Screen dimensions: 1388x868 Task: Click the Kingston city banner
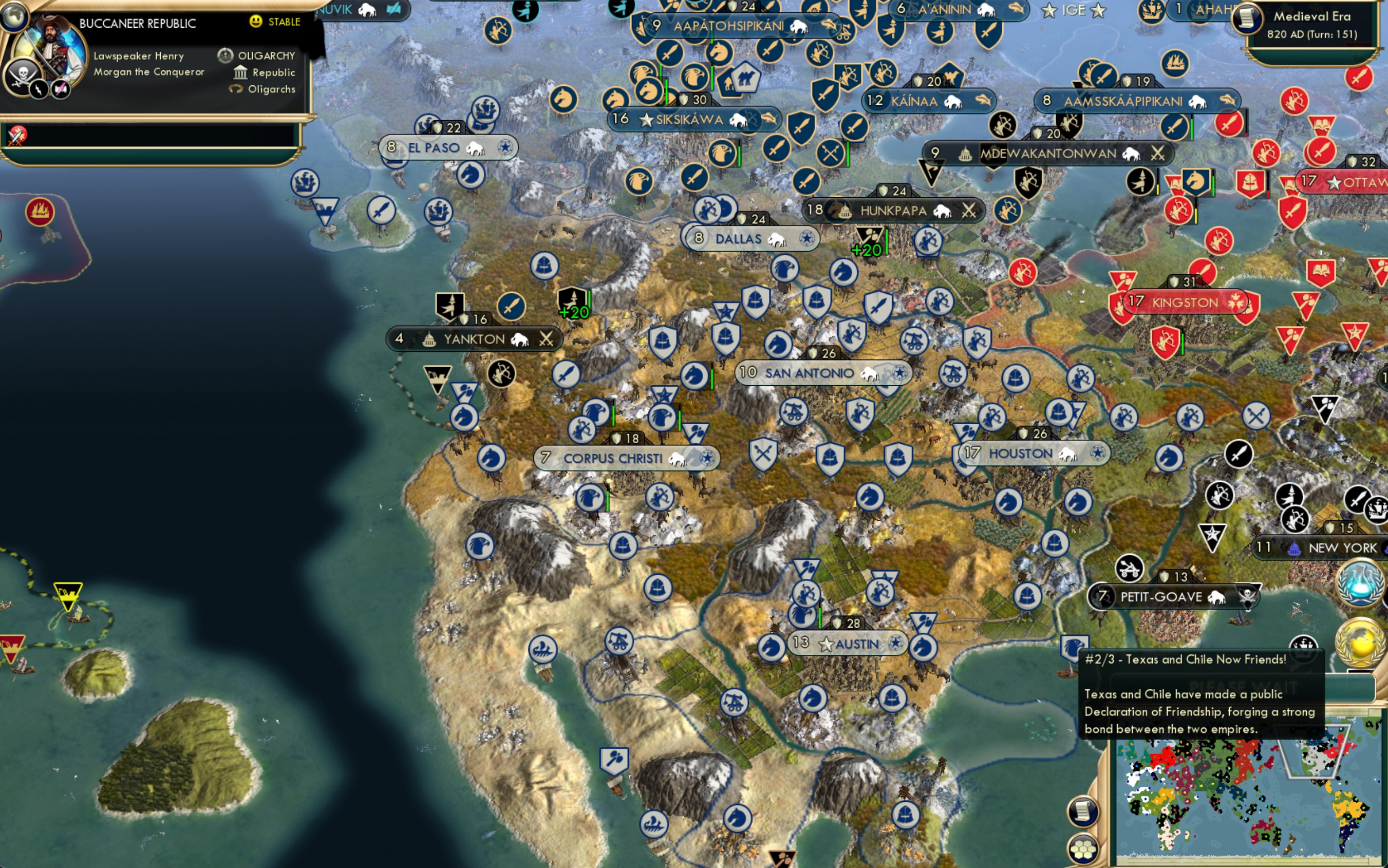click(1181, 302)
